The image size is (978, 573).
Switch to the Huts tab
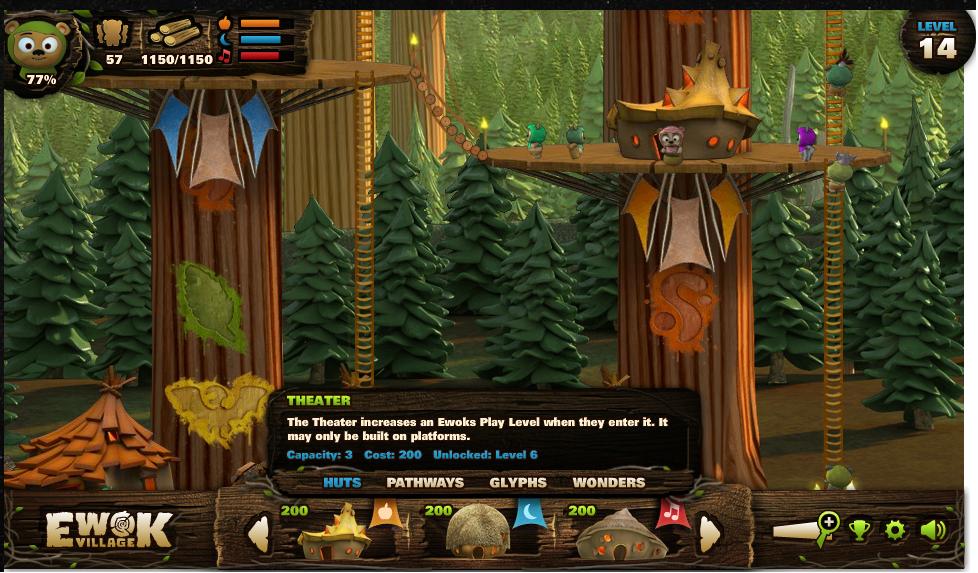click(x=342, y=482)
